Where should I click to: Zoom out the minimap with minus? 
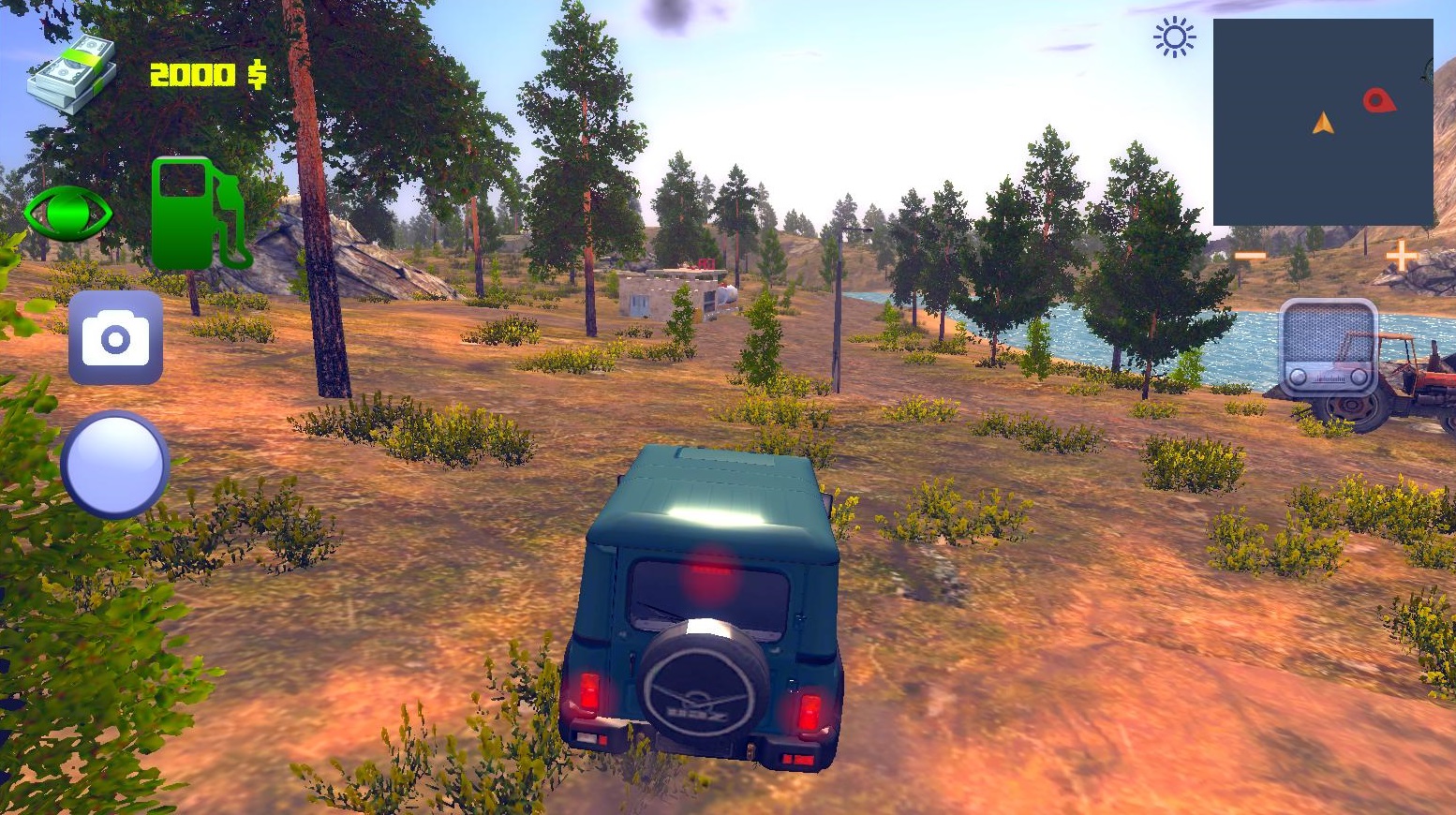1250,256
